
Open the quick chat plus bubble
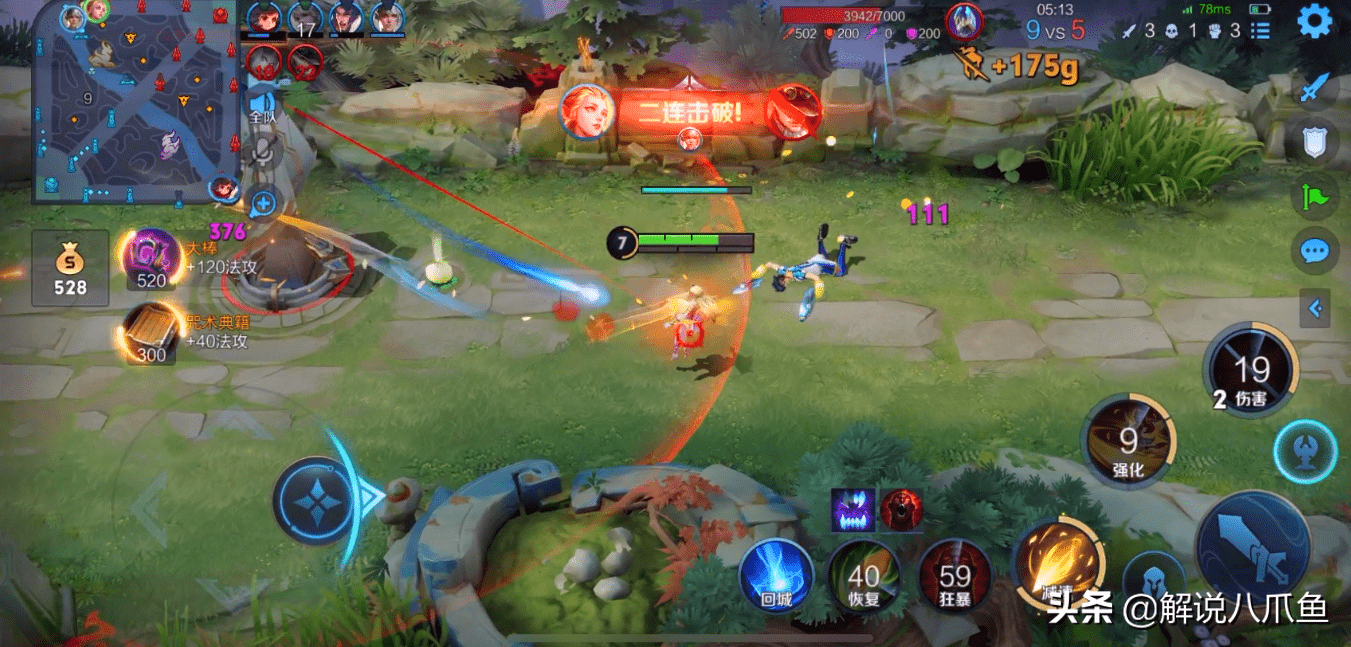point(263,204)
